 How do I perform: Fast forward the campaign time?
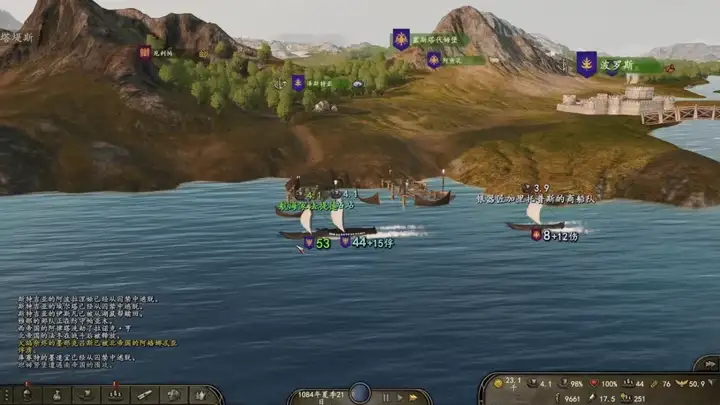click(415, 397)
